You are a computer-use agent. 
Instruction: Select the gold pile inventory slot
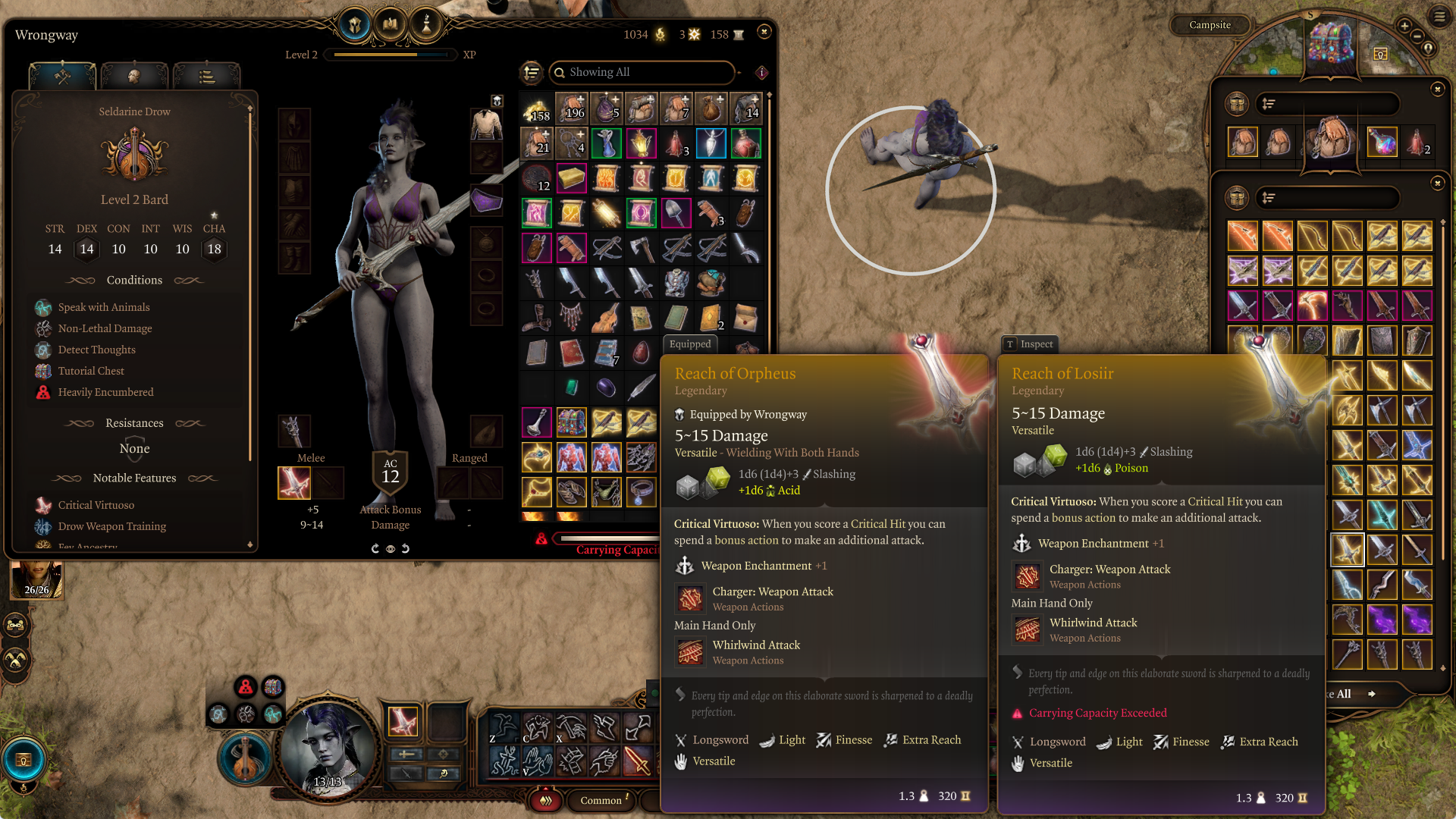536,109
